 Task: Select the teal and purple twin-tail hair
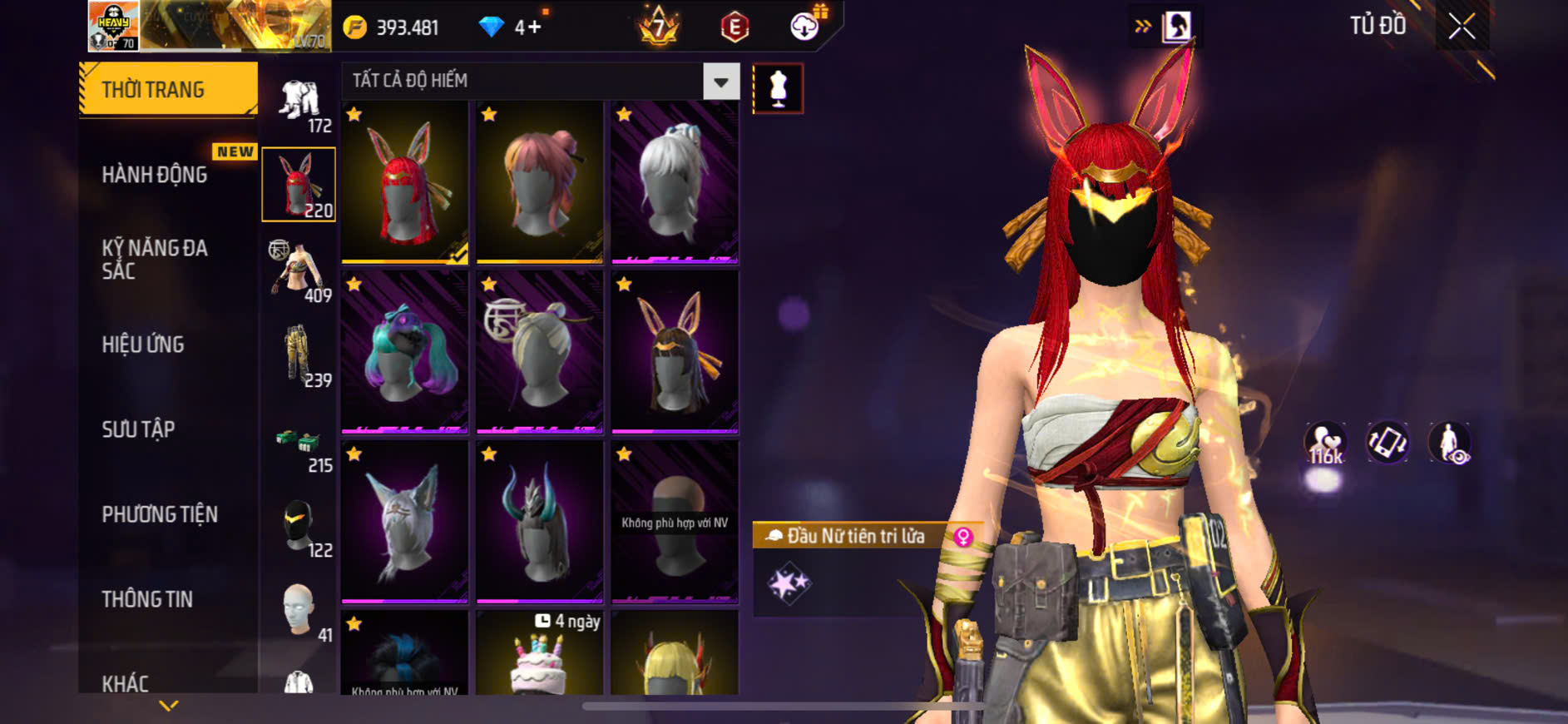(405, 352)
